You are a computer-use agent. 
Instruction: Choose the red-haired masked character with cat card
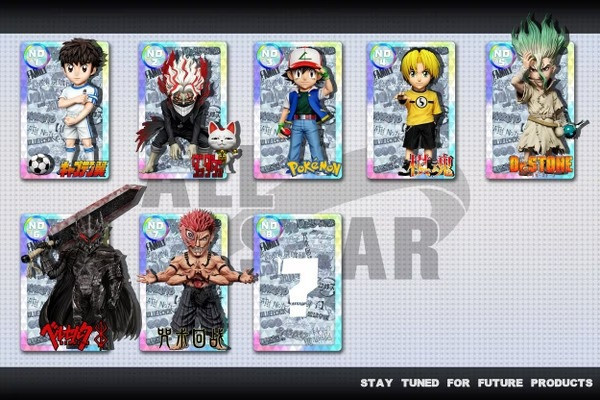[183, 110]
